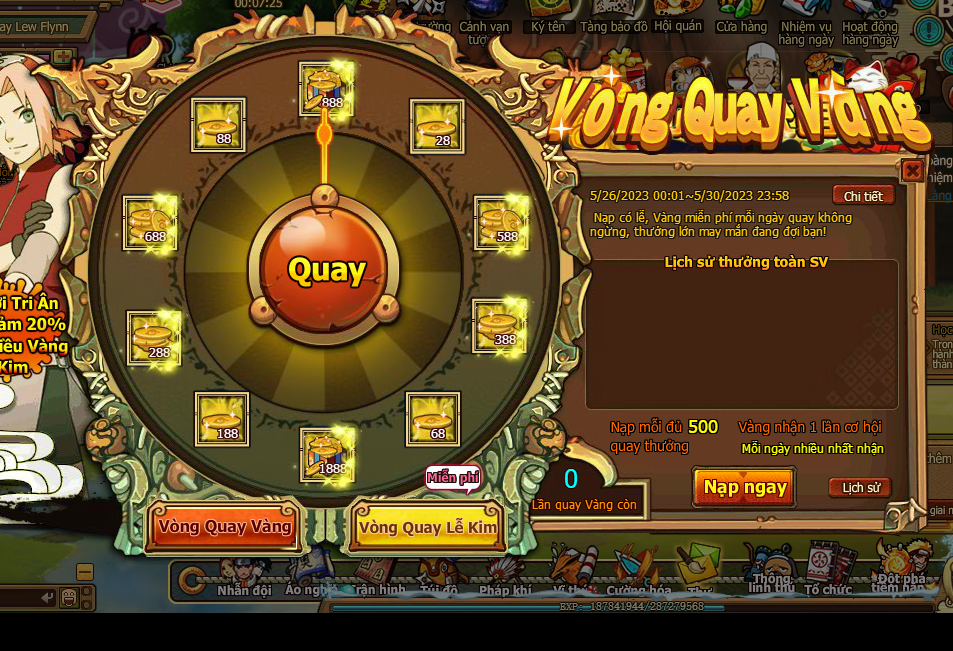
Task: Switch to the Vòng Quay Lễ Kim tab
Action: pyautogui.click(x=427, y=527)
